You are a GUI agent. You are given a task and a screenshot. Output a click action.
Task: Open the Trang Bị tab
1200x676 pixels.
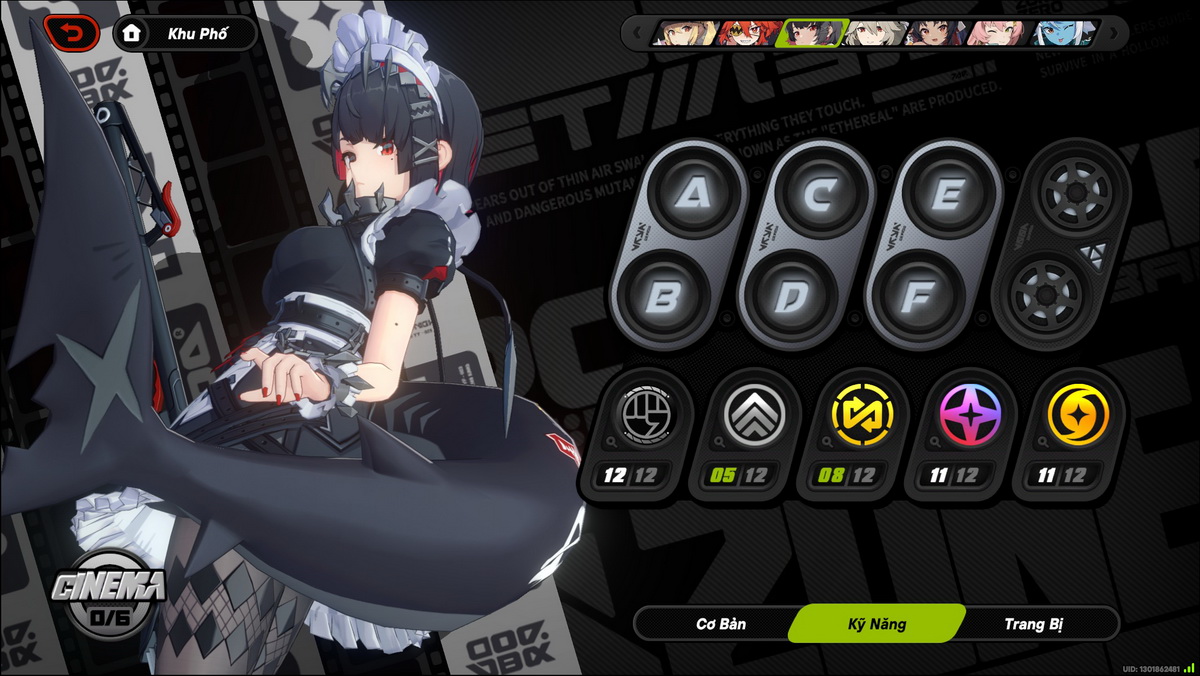tap(1033, 624)
